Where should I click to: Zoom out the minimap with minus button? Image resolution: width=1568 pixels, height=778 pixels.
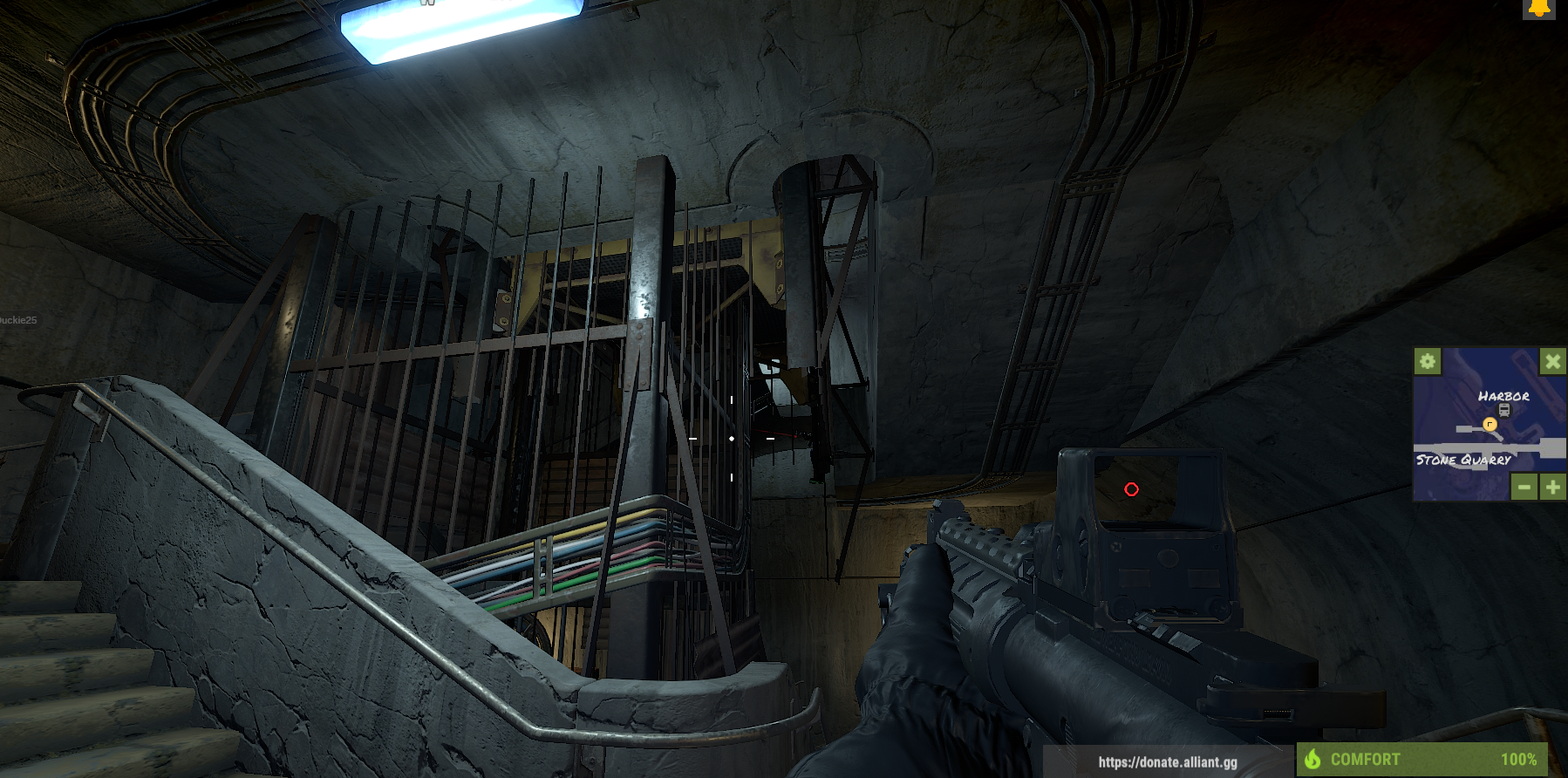(x=1524, y=487)
